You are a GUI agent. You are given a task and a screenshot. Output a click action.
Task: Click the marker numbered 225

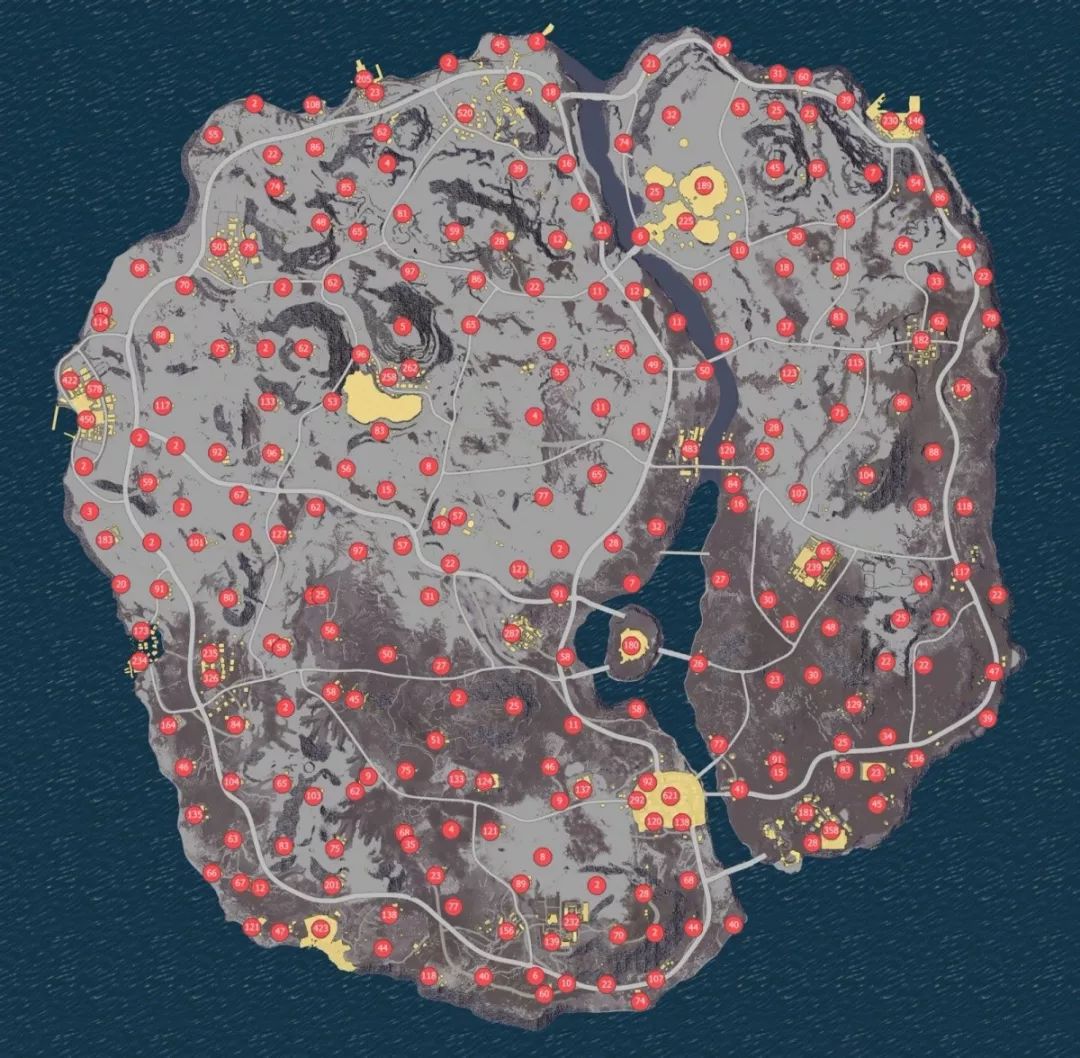click(685, 220)
